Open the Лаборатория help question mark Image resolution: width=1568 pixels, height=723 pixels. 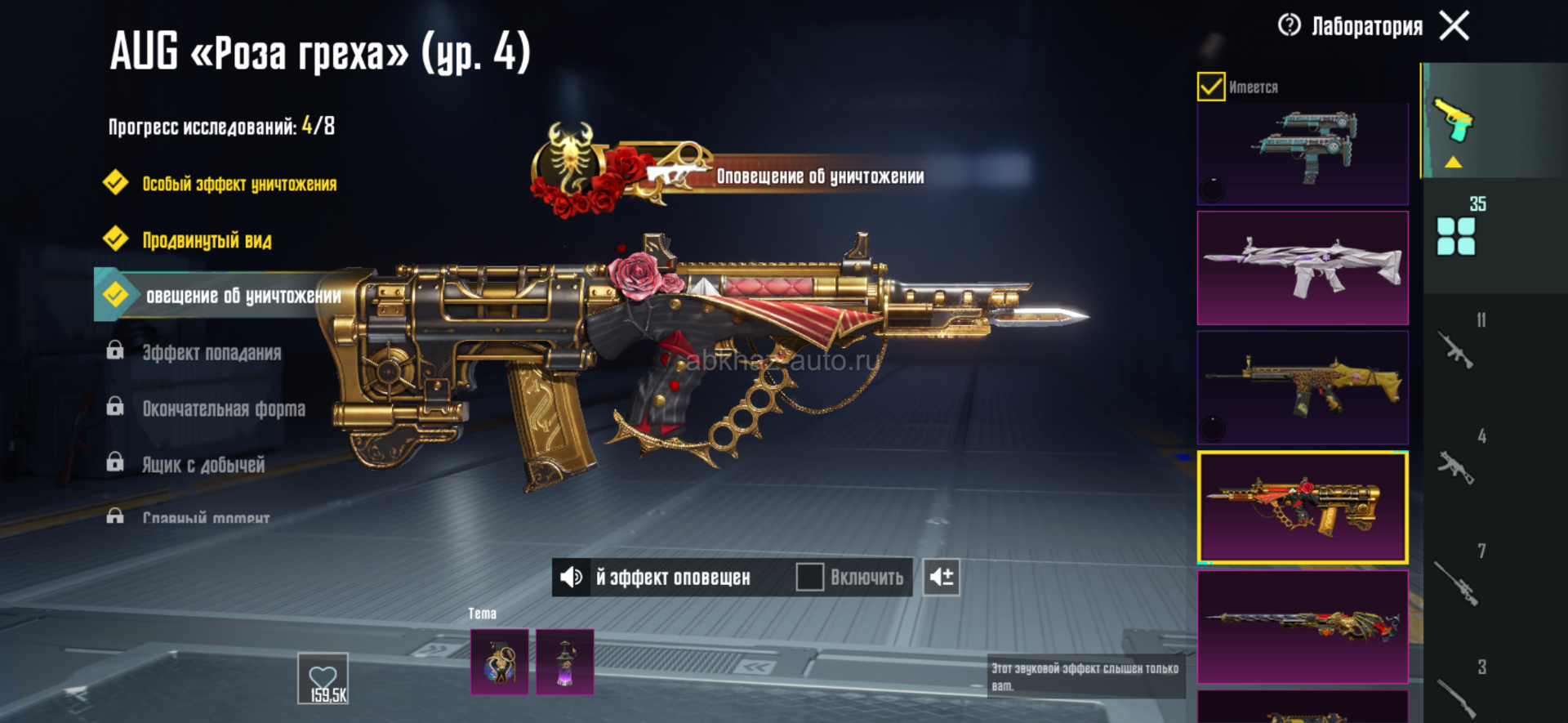[x=1290, y=26]
